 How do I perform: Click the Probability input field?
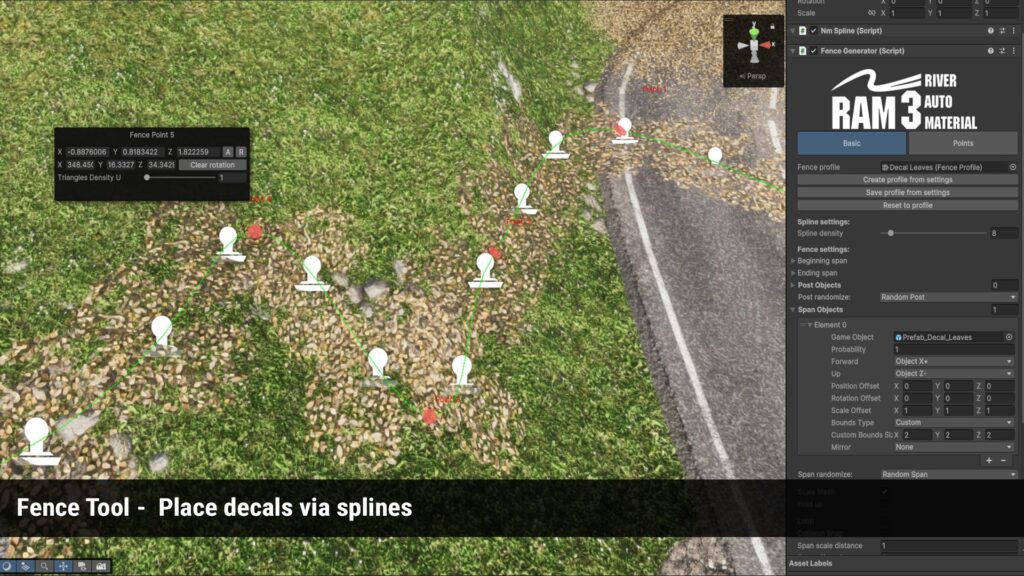point(954,350)
